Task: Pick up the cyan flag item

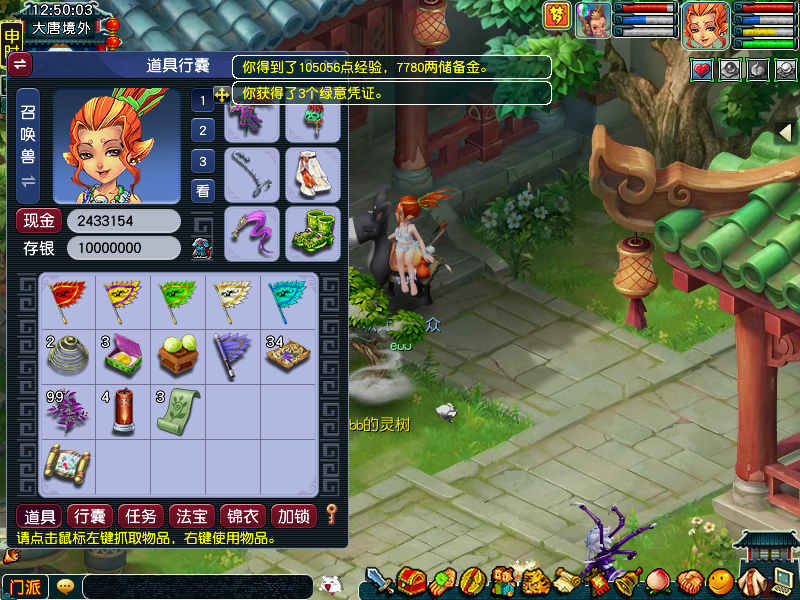Action: coord(288,299)
